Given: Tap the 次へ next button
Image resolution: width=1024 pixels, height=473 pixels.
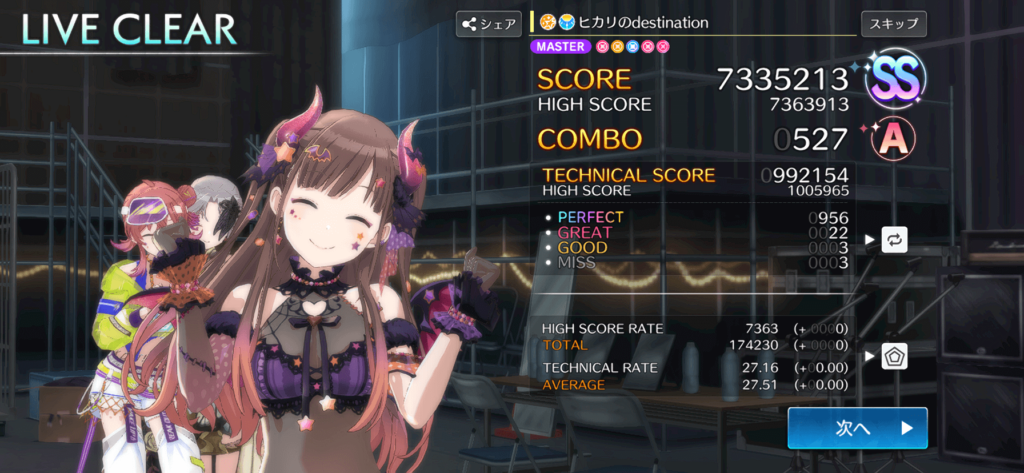Looking at the screenshot, I should [857, 428].
